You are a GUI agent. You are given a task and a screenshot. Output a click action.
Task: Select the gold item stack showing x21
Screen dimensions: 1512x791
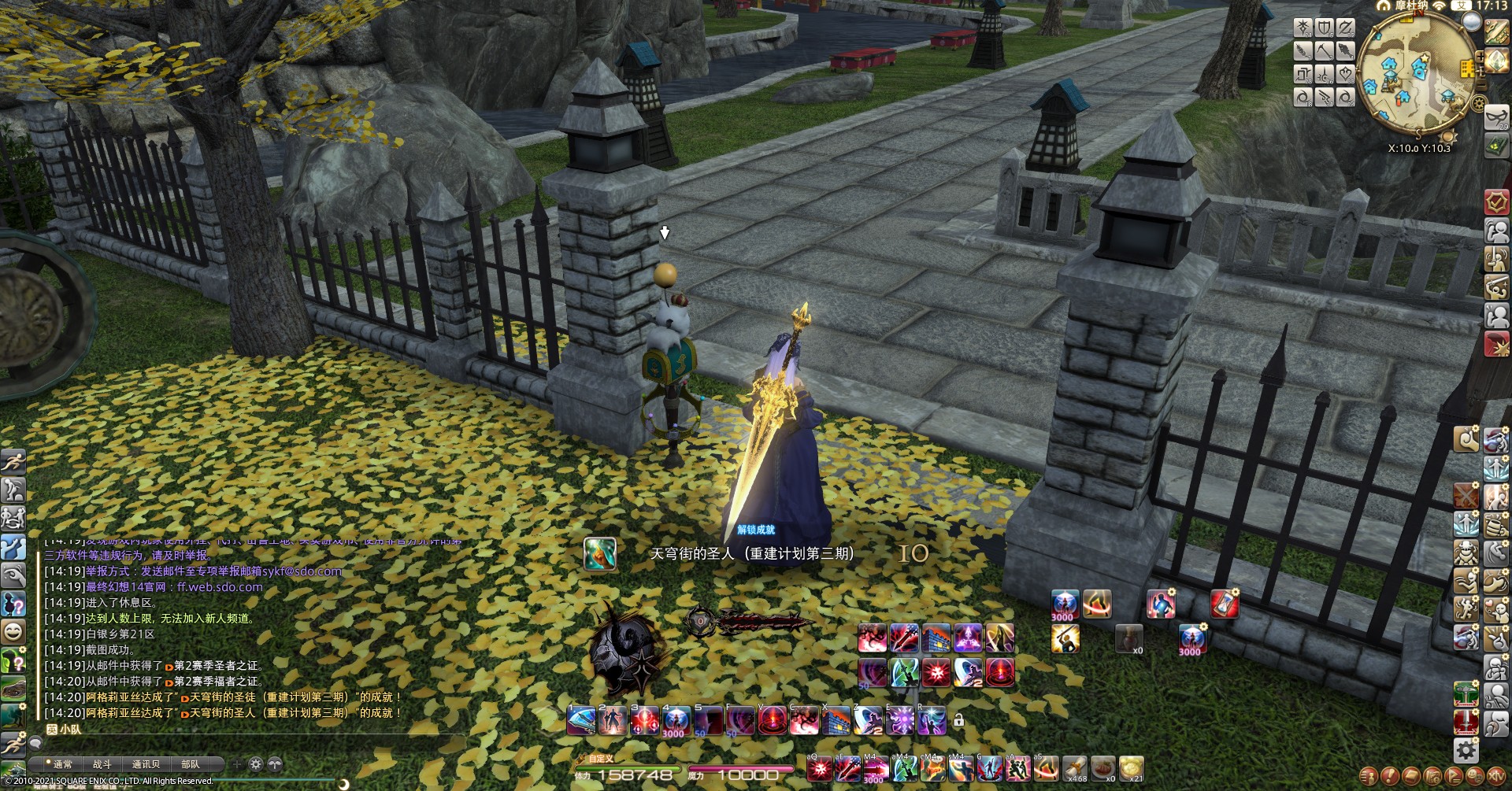pos(1131,768)
